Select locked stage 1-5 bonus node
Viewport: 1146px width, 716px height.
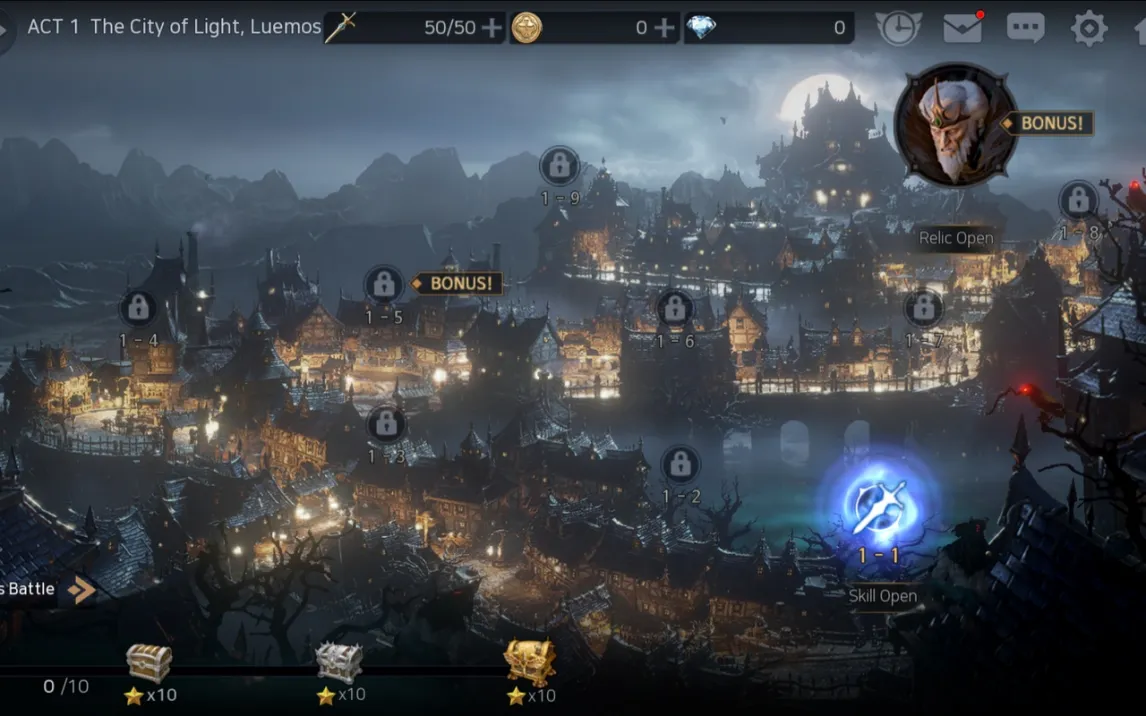[x=383, y=285]
